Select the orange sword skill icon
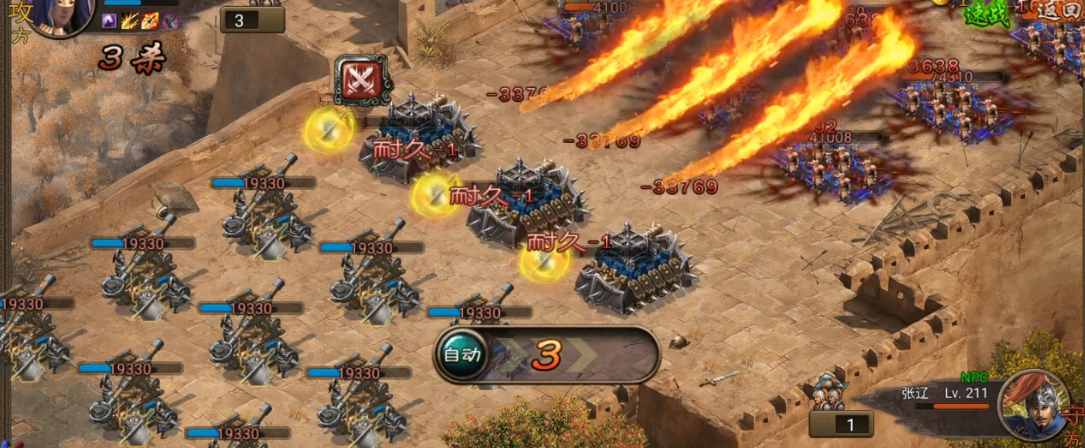This screenshot has width=1085, height=448. [150, 21]
